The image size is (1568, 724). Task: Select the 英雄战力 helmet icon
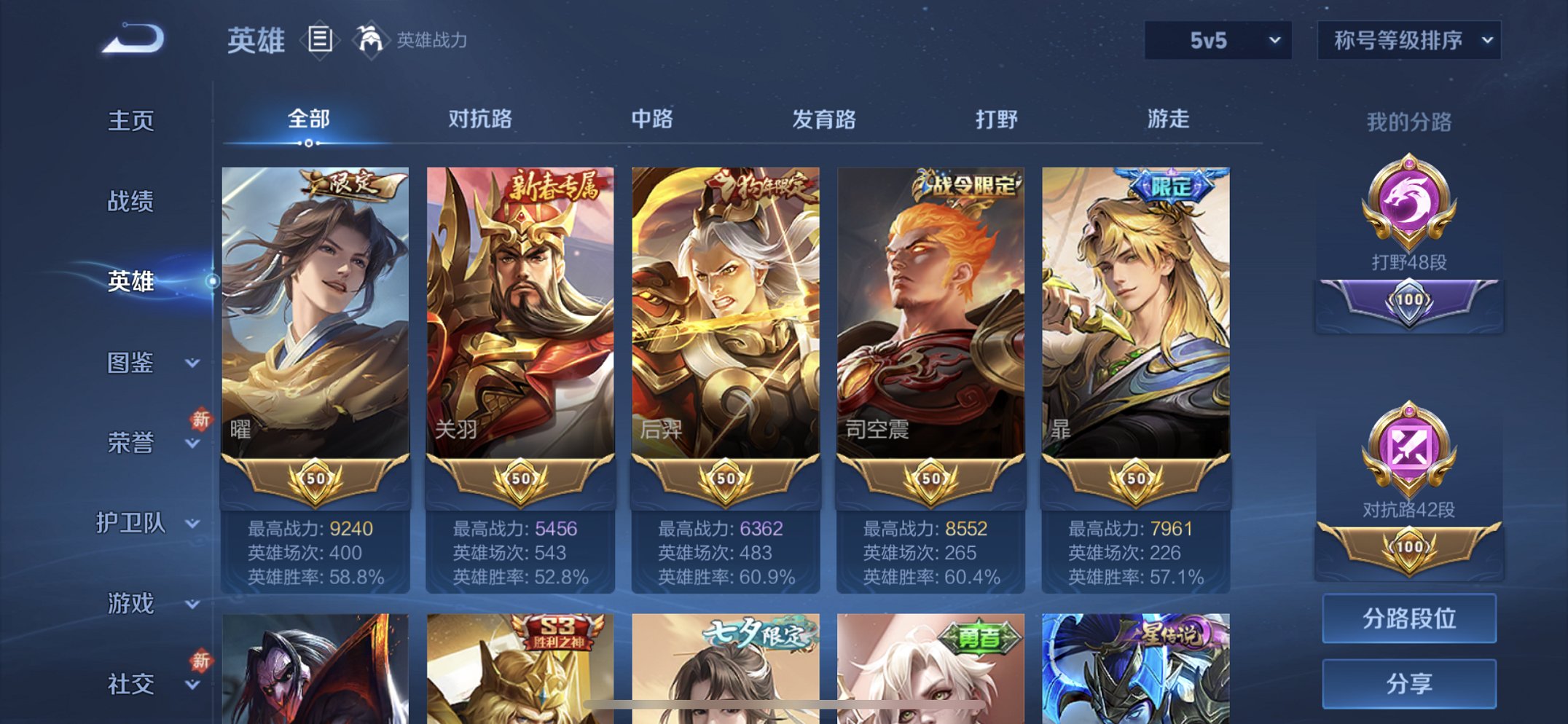(372, 40)
